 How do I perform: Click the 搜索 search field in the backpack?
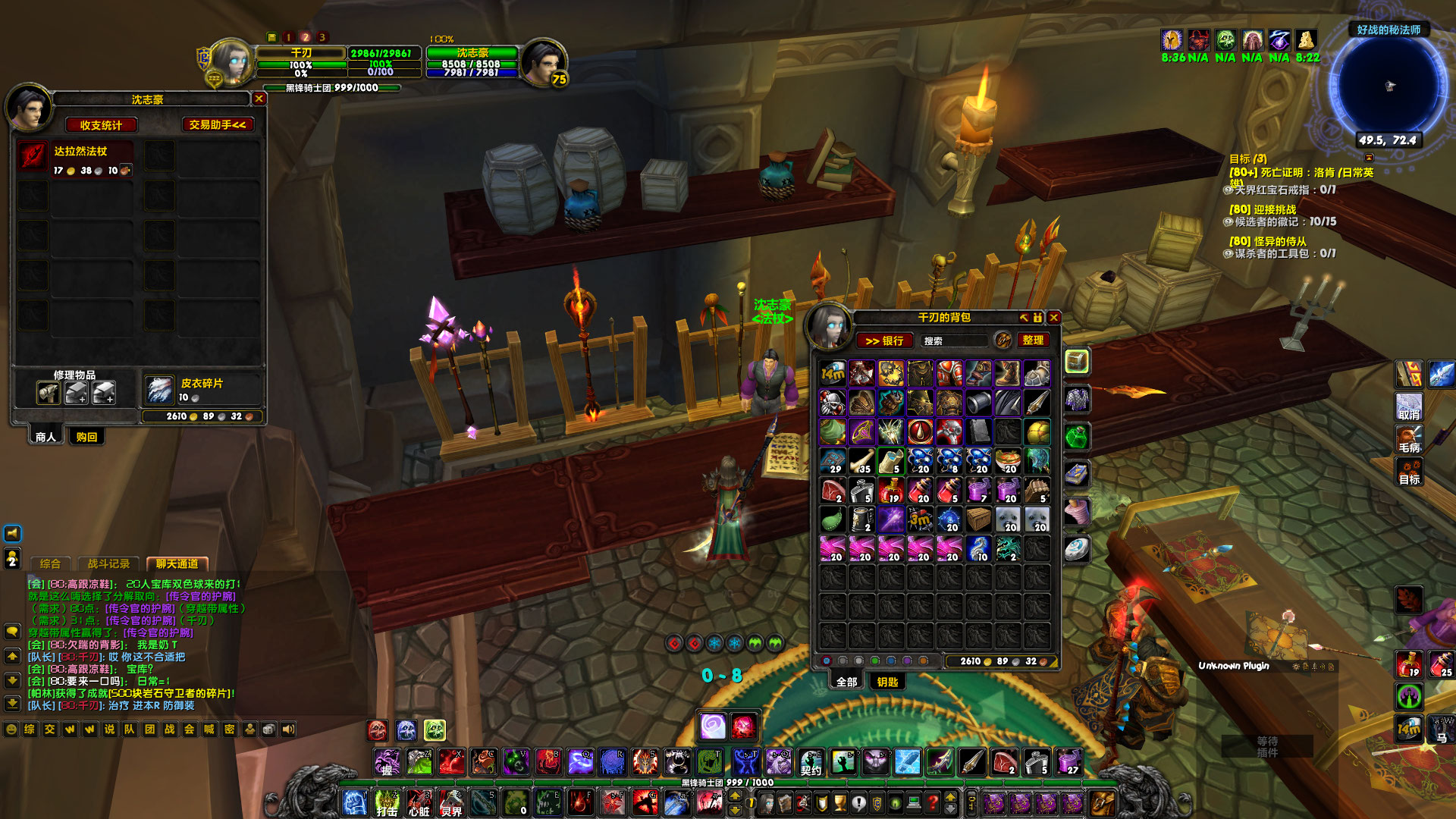point(954,340)
